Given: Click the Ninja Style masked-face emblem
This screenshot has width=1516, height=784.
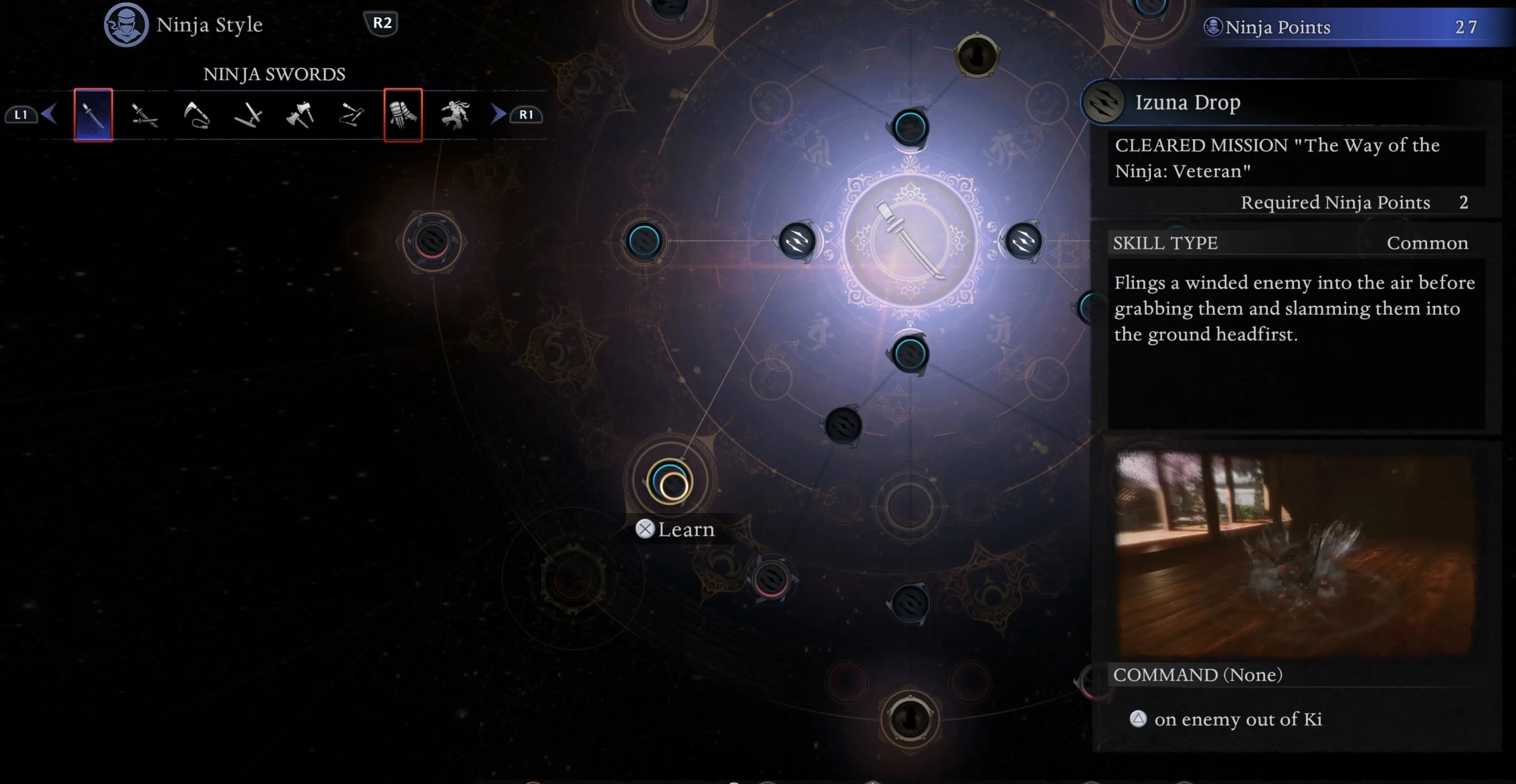Looking at the screenshot, I should click(x=126, y=25).
